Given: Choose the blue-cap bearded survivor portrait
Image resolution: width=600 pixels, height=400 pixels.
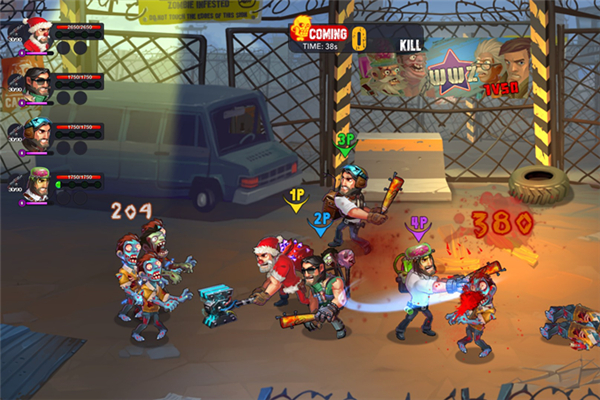Looking at the screenshot, I should pyautogui.click(x=38, y=134).
